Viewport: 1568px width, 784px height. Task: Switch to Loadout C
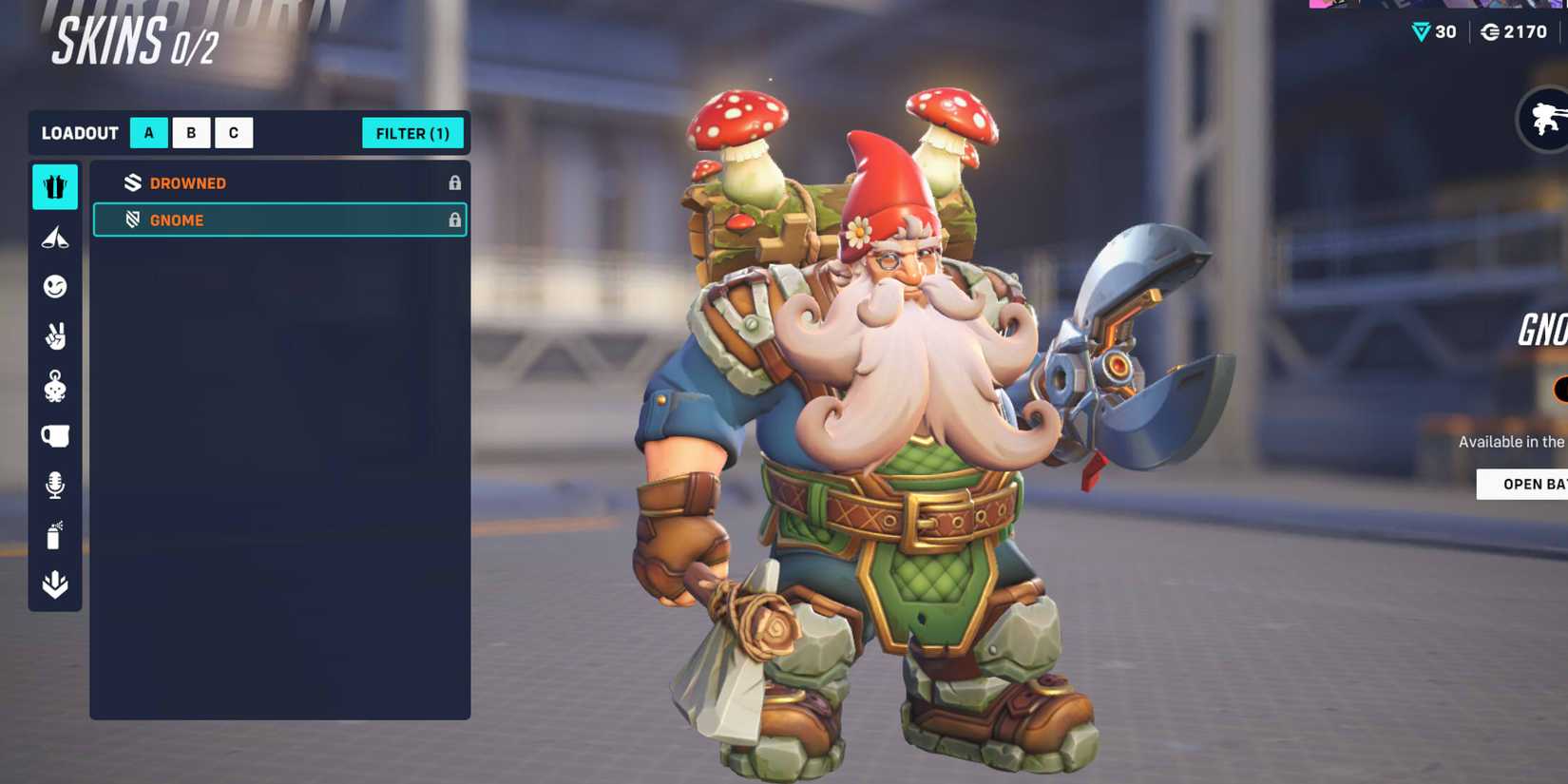(233, 132)
